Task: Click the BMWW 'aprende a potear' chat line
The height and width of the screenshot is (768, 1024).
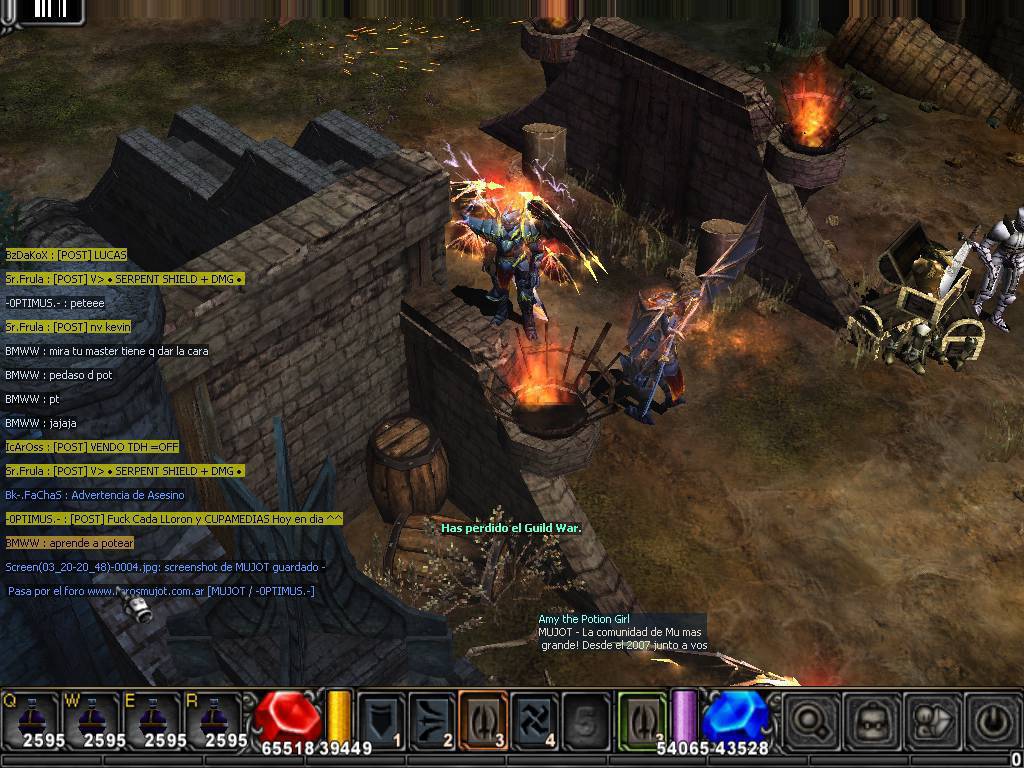Action: [x=69, y=543]
